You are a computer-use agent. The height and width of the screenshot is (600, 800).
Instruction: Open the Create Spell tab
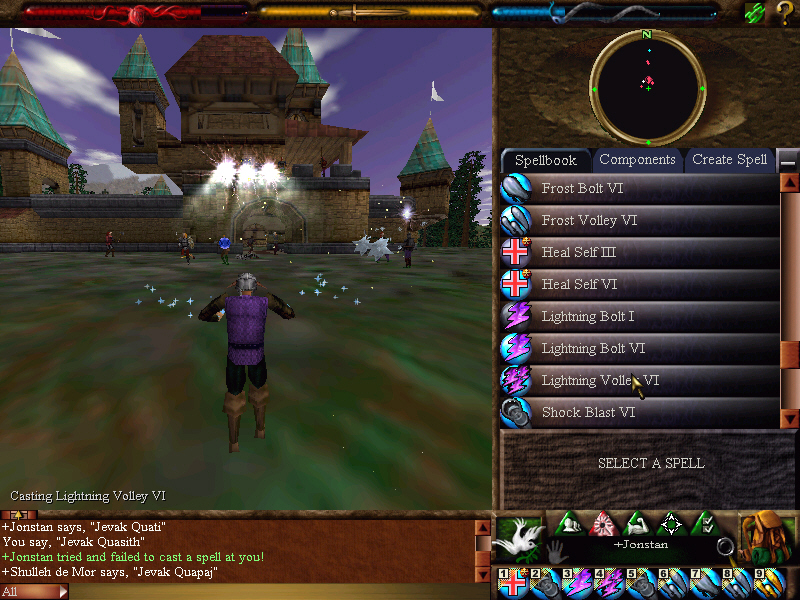(x=729, y=160)
